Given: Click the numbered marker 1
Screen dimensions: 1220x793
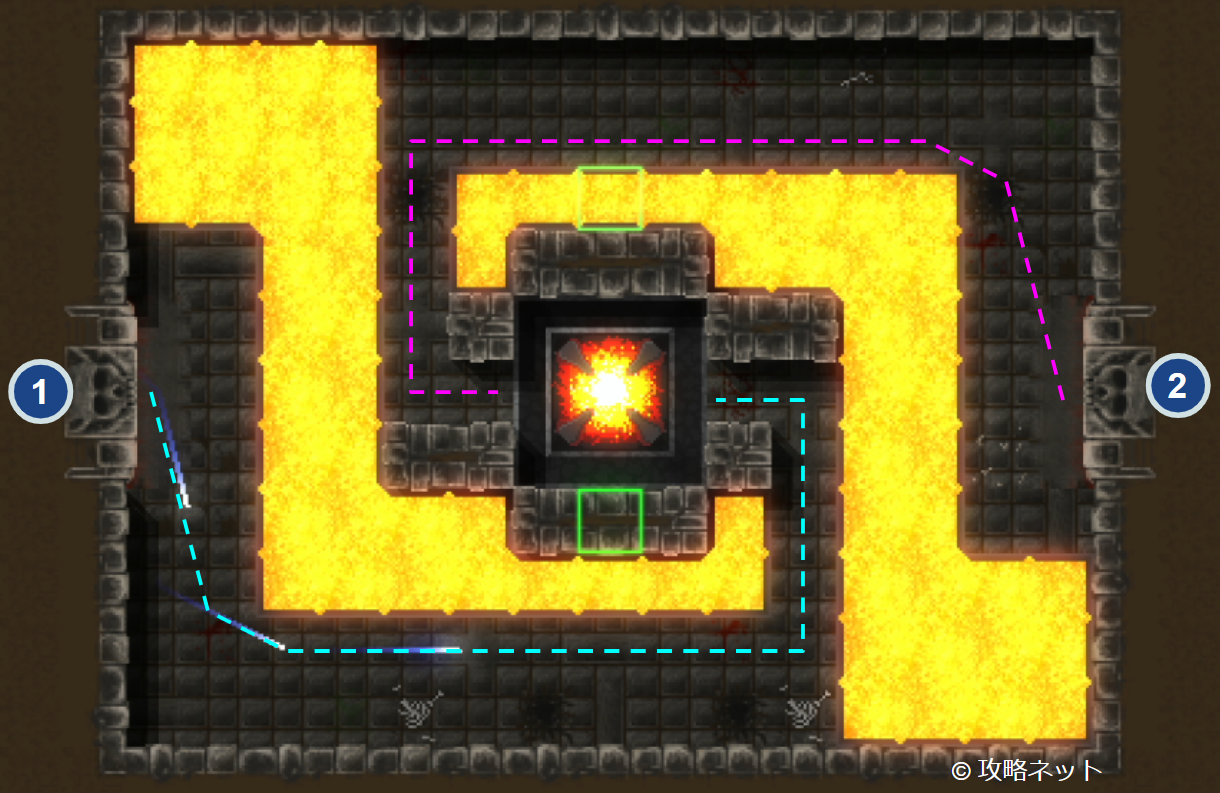Looking at the screenshot, I should (x=40, y=392).
